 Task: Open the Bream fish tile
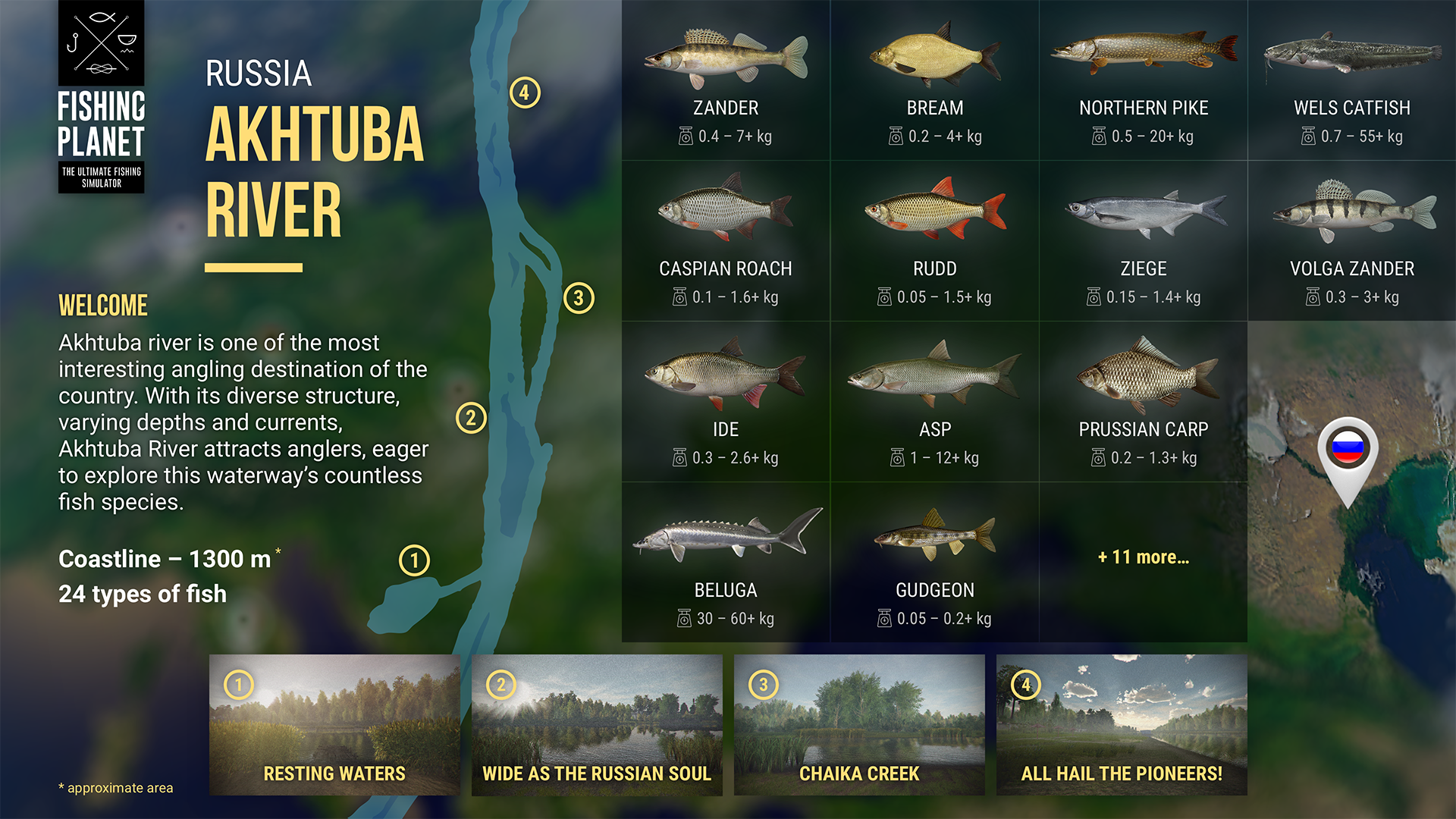click(x=934, y=80)
